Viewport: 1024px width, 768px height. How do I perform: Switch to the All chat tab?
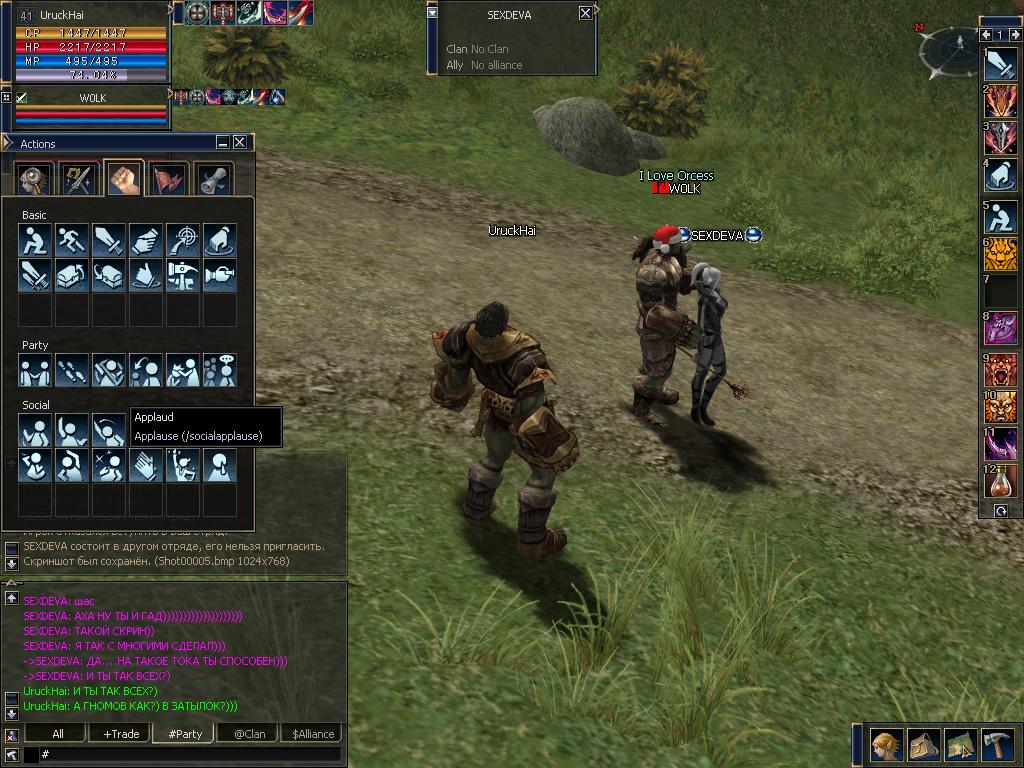(x=58, y=733)
